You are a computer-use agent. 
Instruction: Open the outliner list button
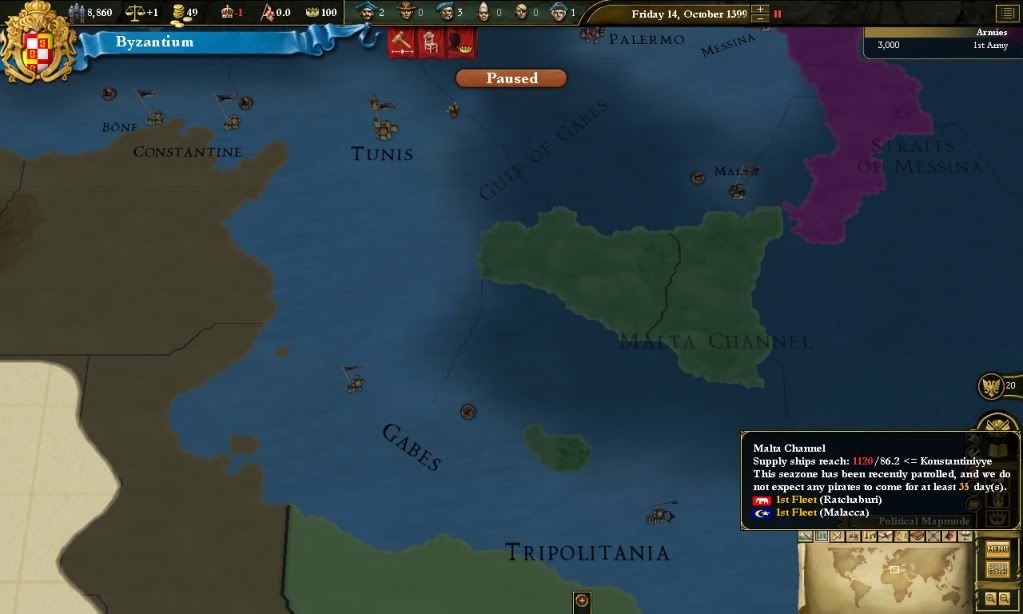click(1005, 13)
